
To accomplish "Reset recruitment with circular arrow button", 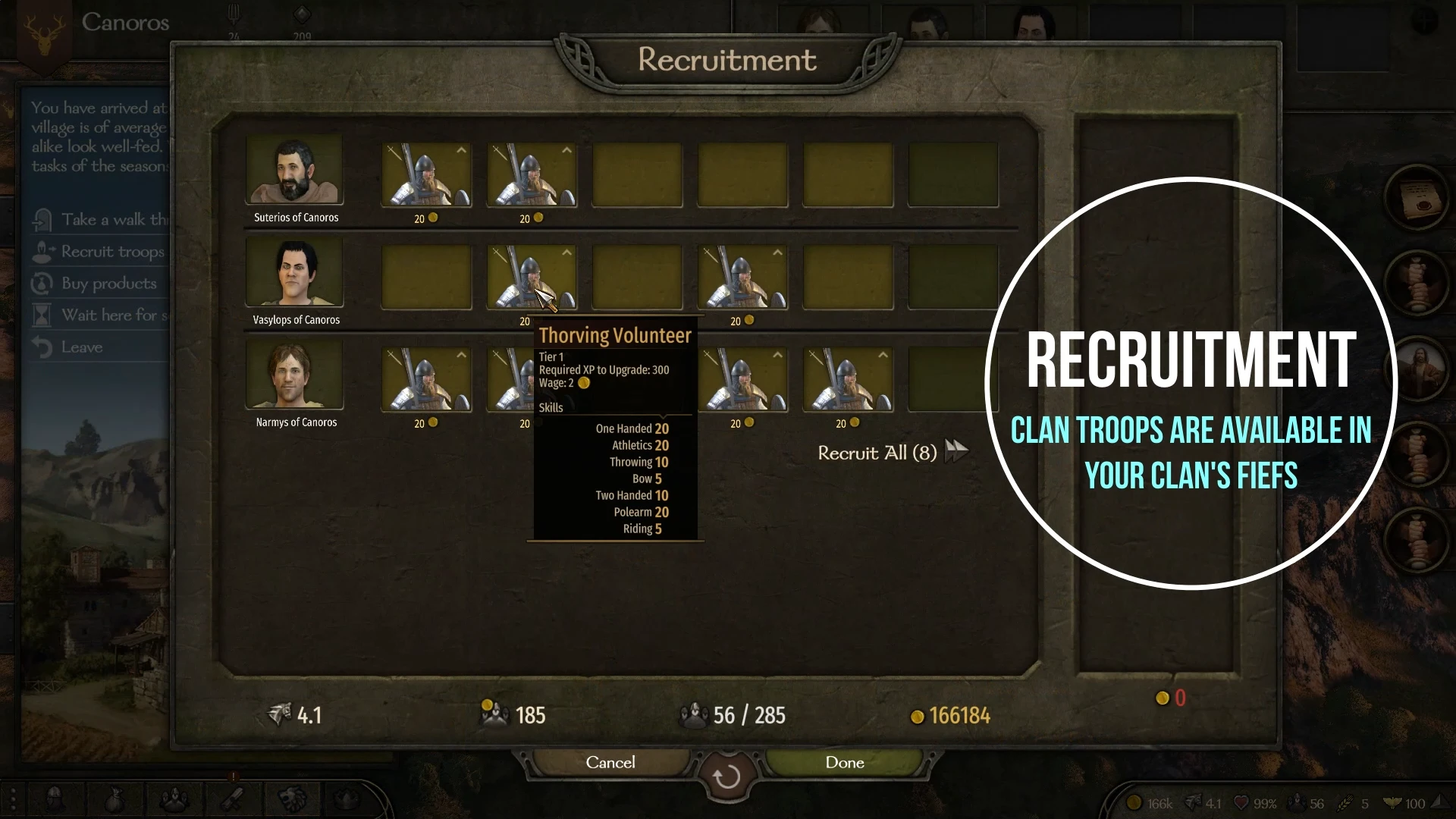I will tap(726, 777).
